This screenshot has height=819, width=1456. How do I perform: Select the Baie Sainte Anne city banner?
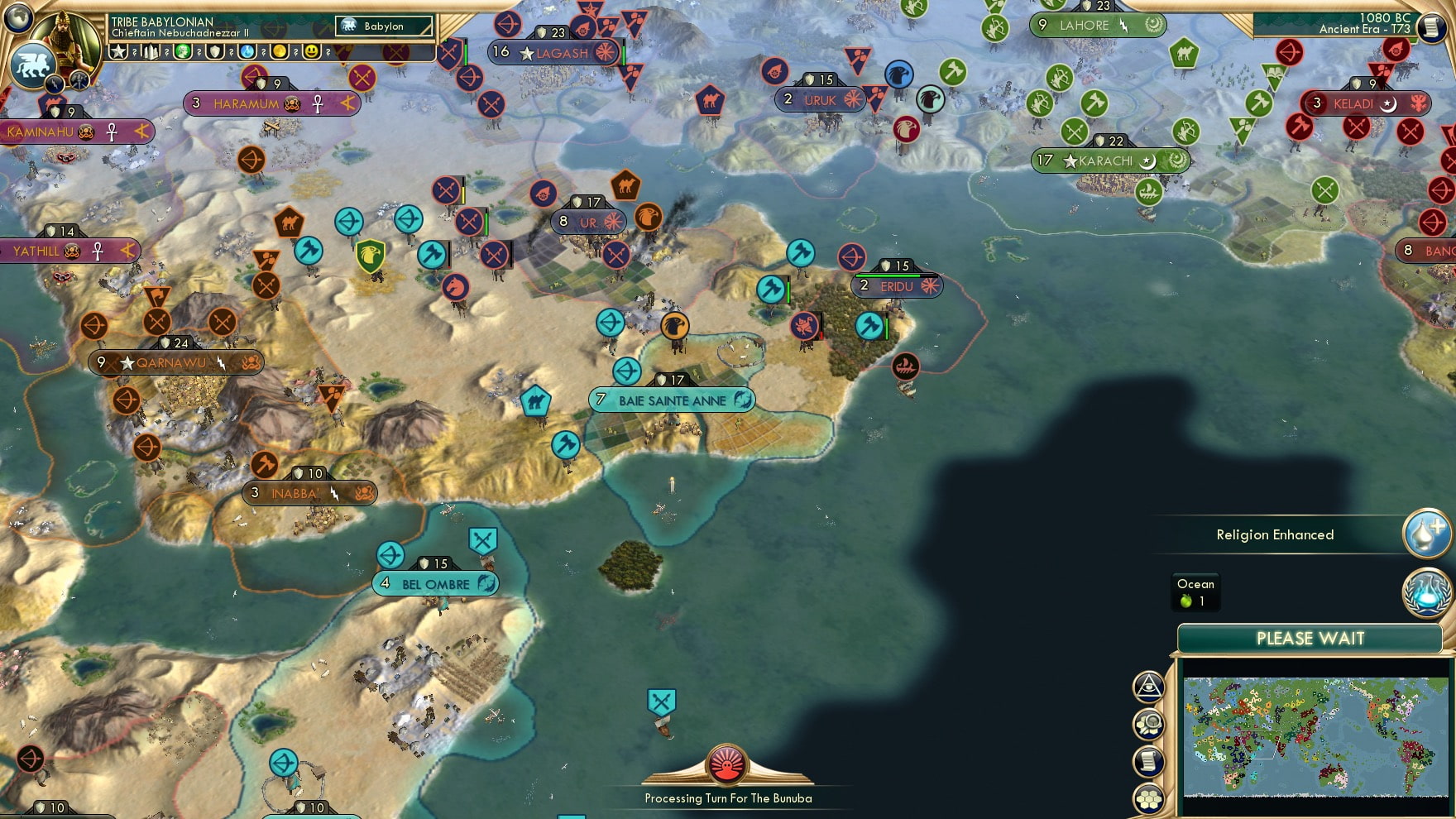click(672, 400)
